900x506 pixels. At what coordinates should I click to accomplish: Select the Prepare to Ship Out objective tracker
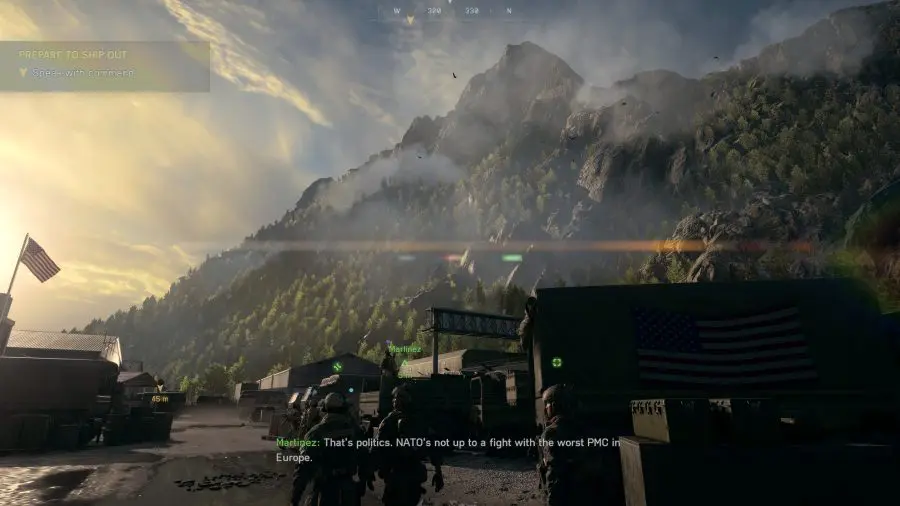(x=104, y=64)
